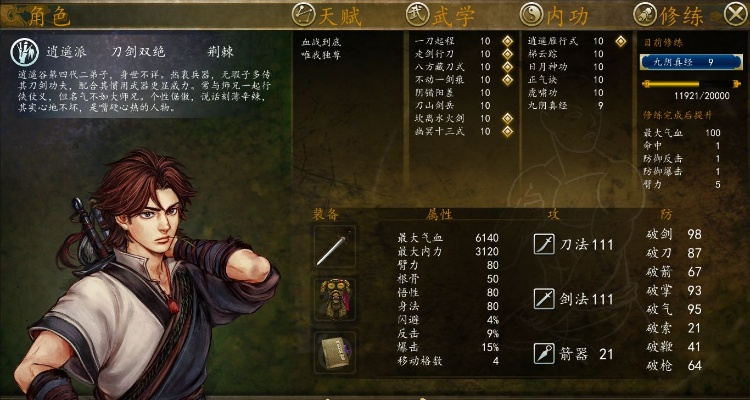The height and width of the screenshot is (400, 750).
Task: Select the equipped sword weapon slot
Action: click(334, 247)
